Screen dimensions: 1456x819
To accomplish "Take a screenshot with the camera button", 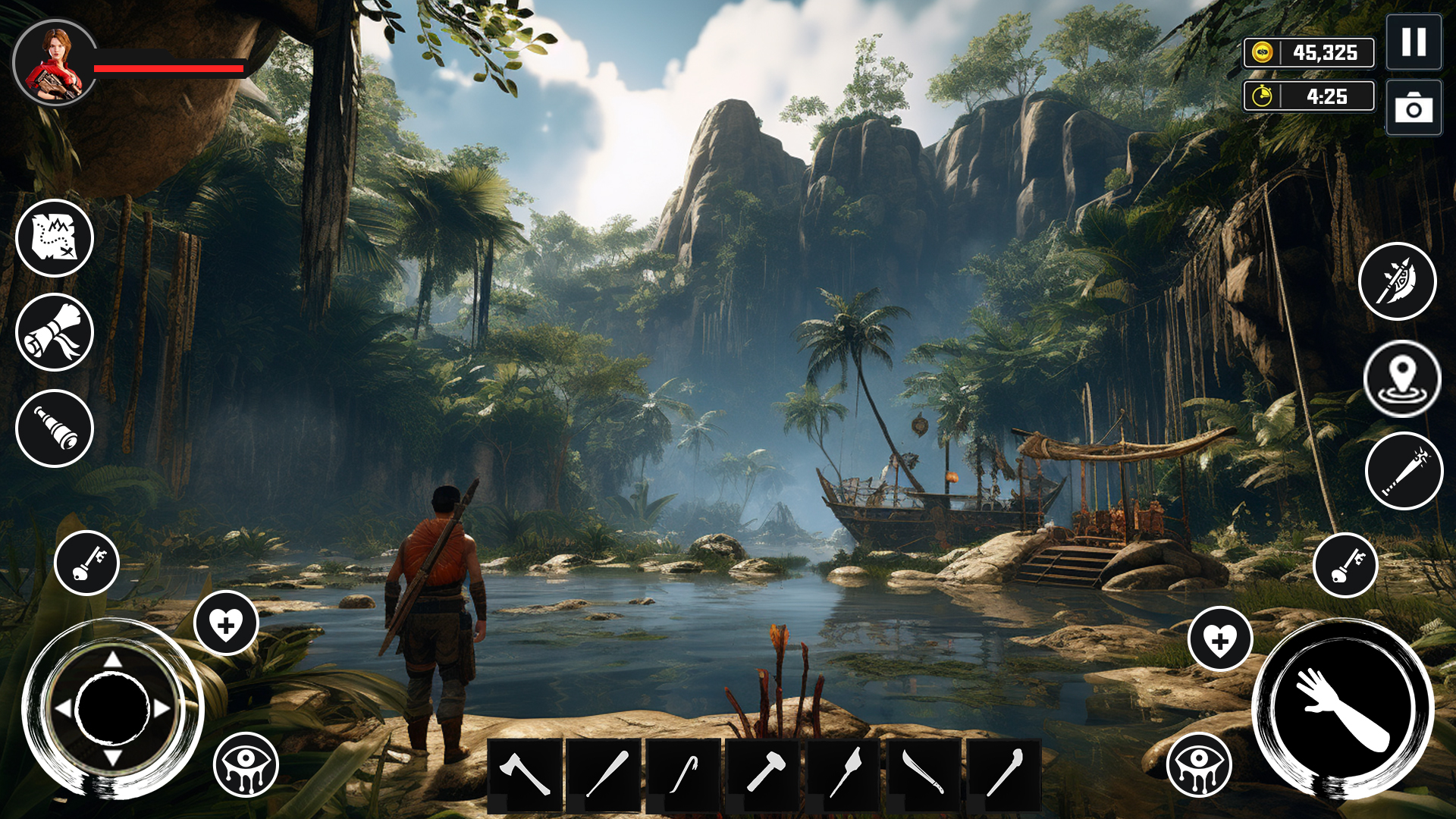I will pos(1412,106).
